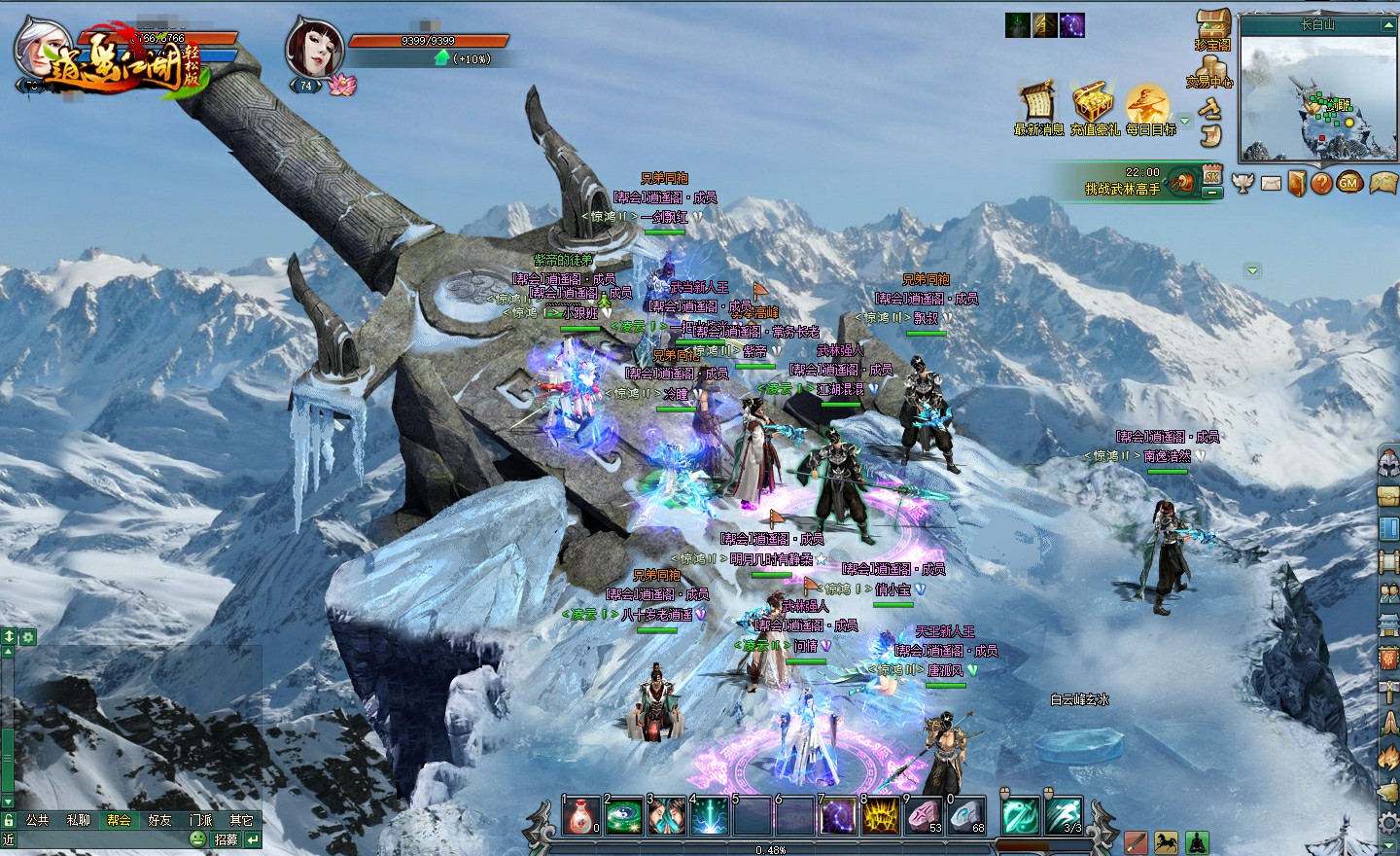1400x856 pixels.
Task: Switch chat to the 好友 tab
Action: 159,820
